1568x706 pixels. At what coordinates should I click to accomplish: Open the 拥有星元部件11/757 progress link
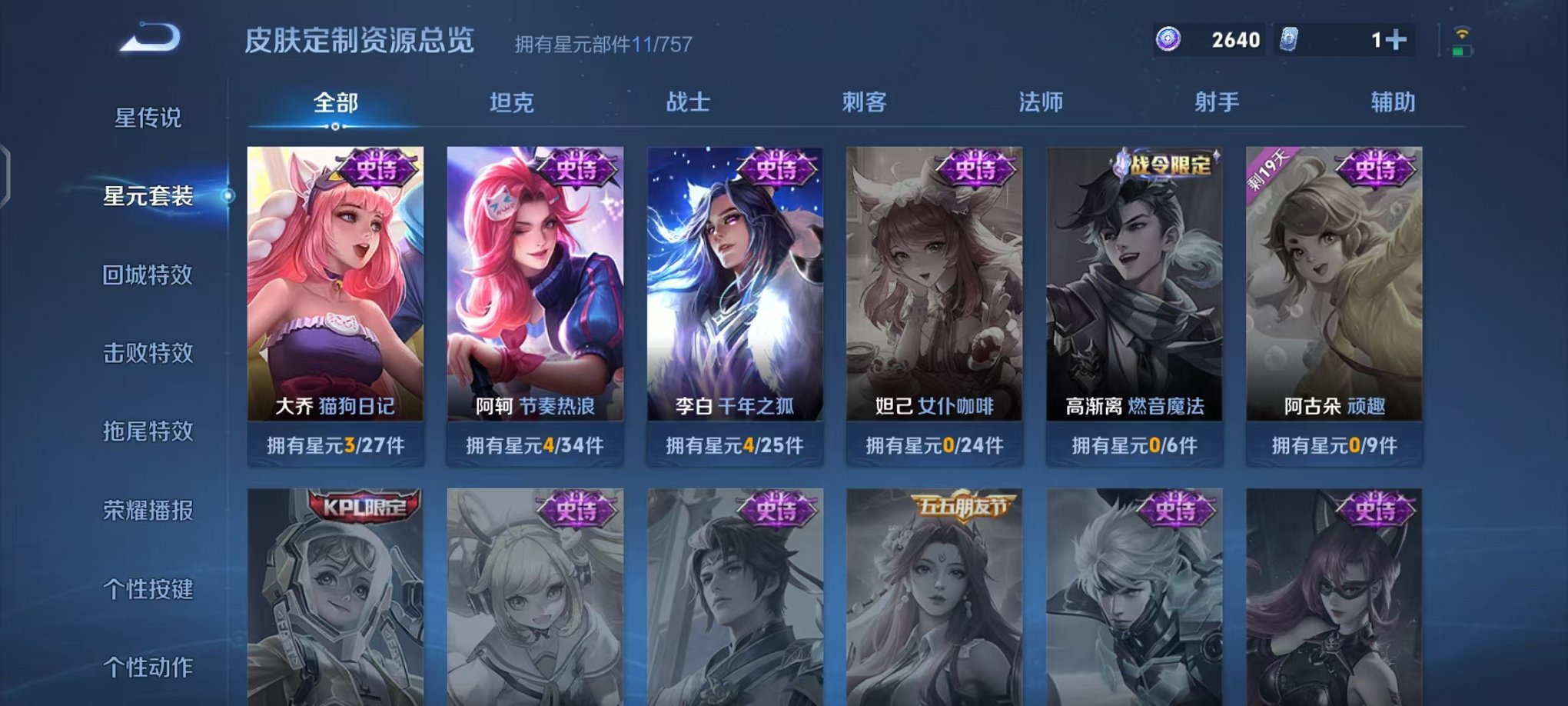602,44
